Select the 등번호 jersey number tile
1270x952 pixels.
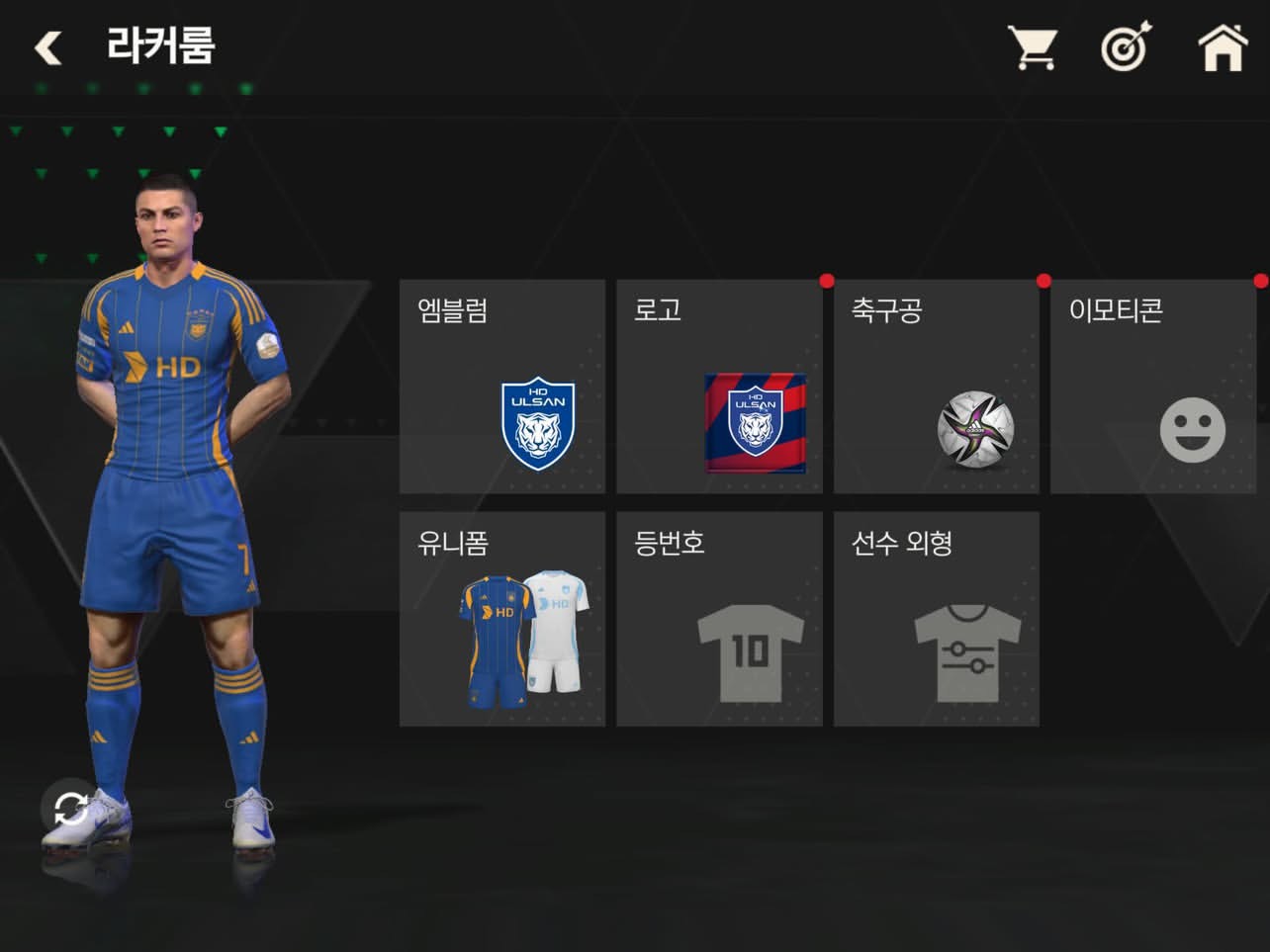(719, 619)
